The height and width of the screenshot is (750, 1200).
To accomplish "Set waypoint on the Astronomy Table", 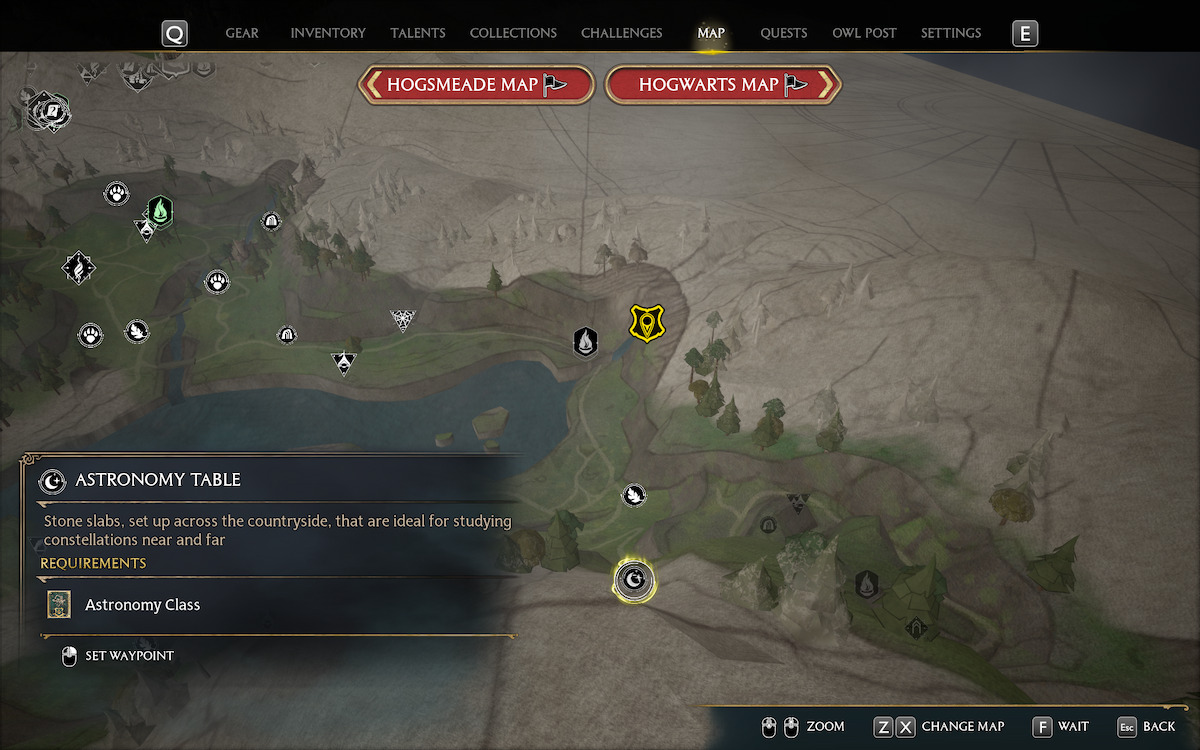I will click(118, 656).
